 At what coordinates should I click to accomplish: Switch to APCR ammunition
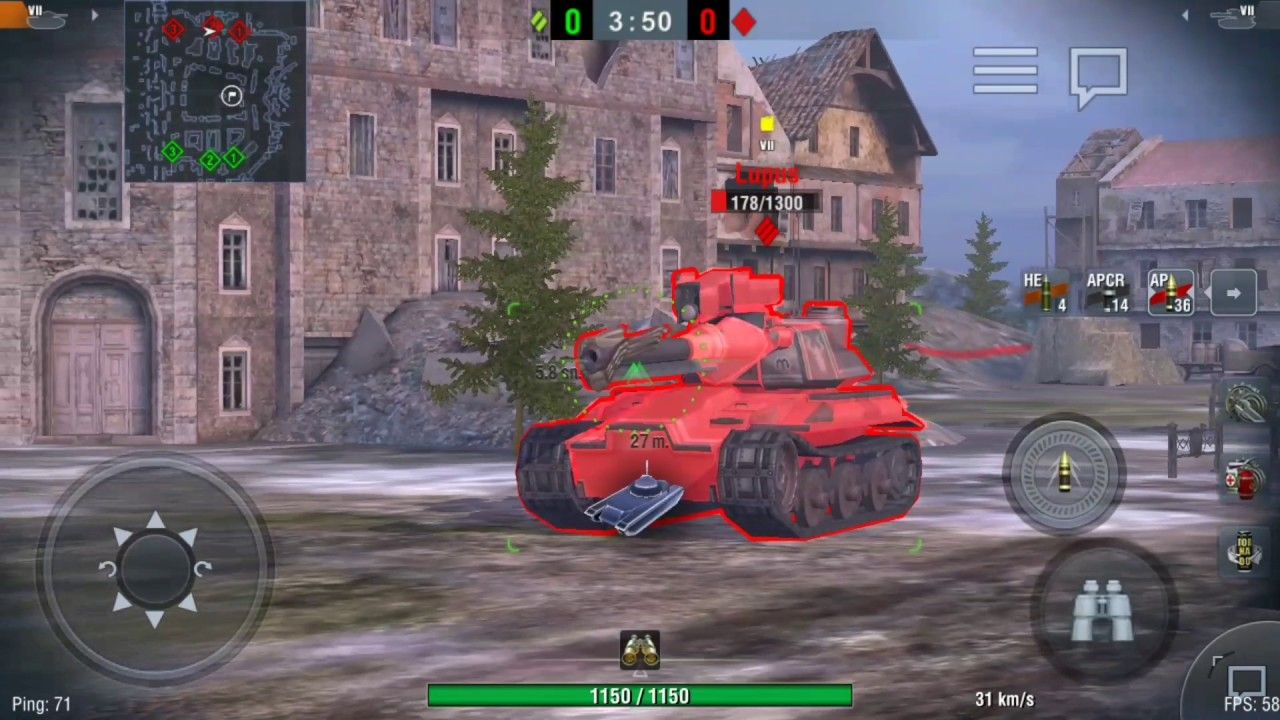tap(1108, 293)
